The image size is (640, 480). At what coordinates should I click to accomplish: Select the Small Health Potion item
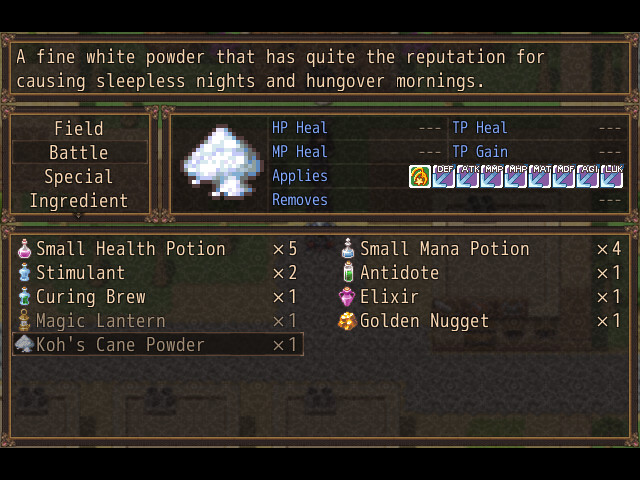pos(130,249)
